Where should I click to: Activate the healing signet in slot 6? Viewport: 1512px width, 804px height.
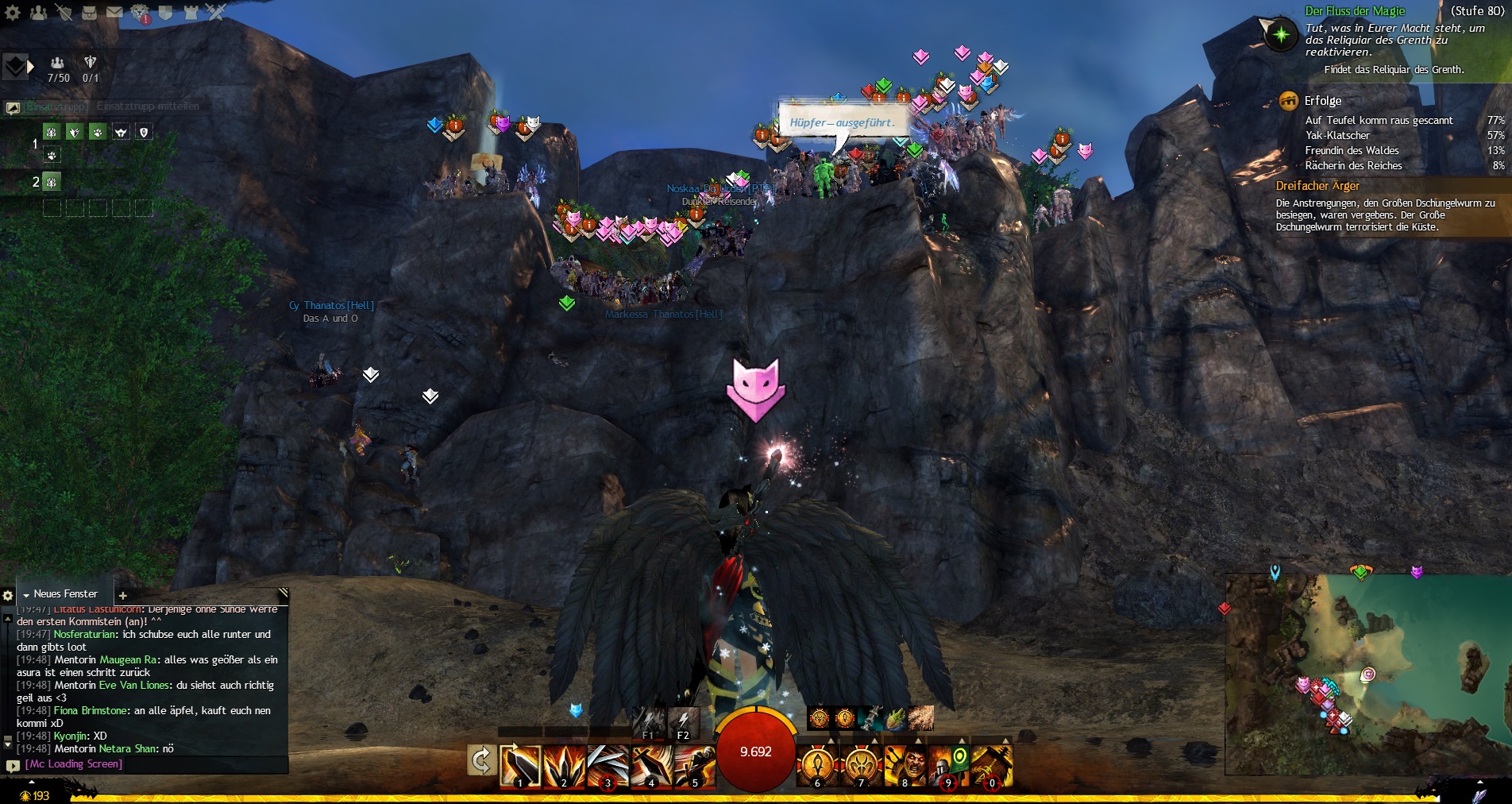coord(817,765)
